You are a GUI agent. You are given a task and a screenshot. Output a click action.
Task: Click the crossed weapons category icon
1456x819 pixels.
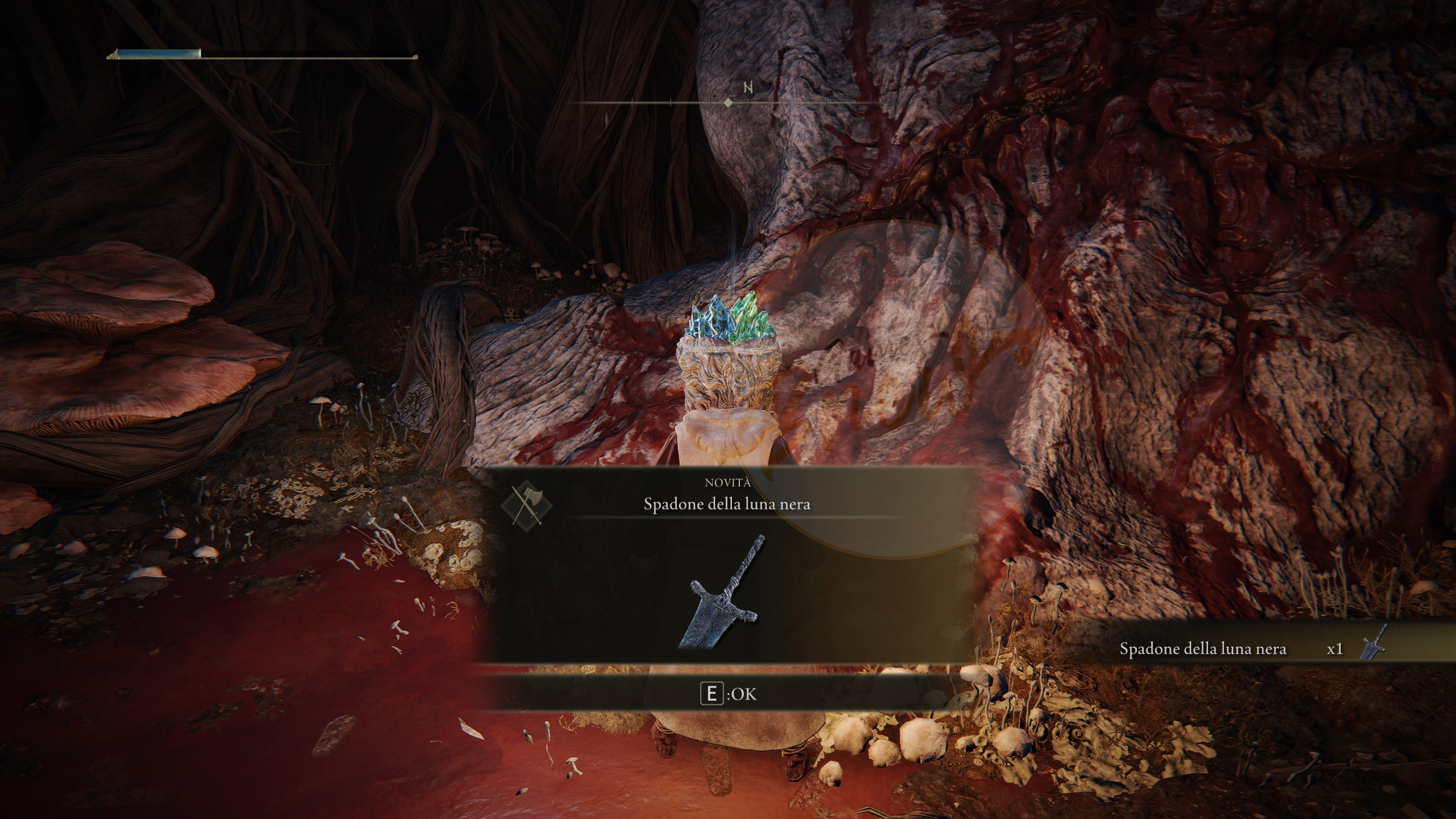pos(527,504)
